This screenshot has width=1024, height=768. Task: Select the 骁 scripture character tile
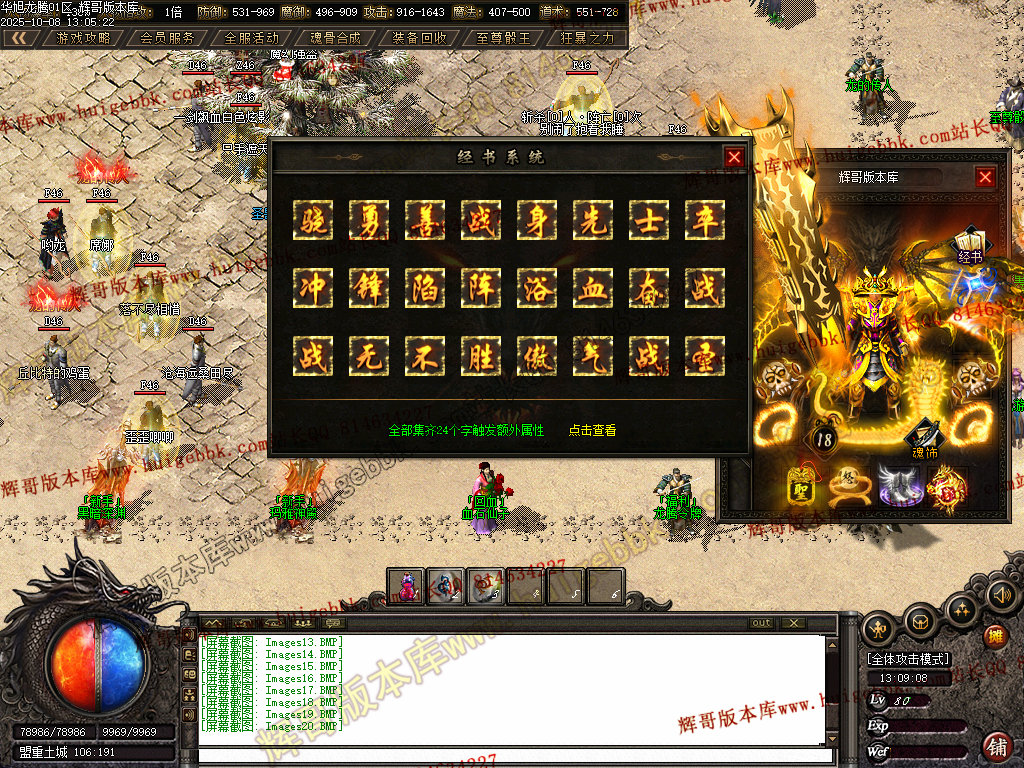[x=313, y=220]
